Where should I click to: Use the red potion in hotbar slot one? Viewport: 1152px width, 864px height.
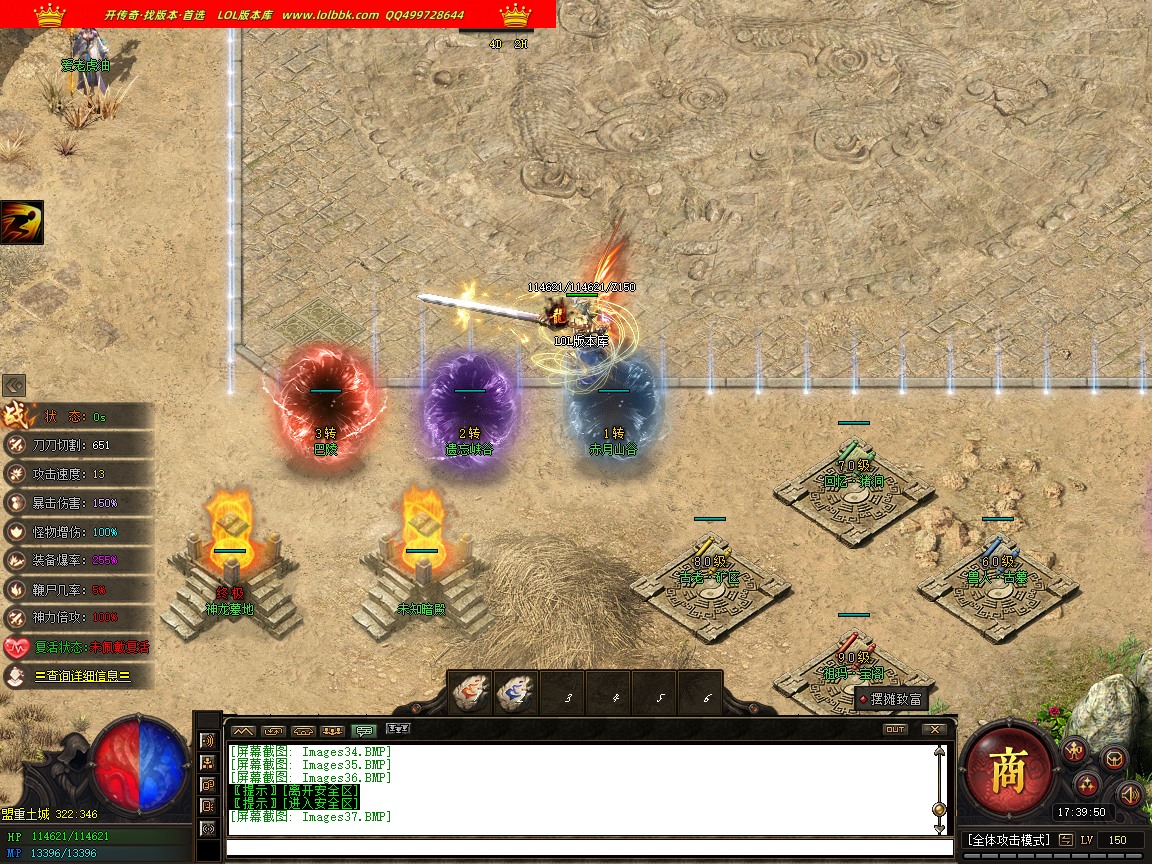[470, 693]
